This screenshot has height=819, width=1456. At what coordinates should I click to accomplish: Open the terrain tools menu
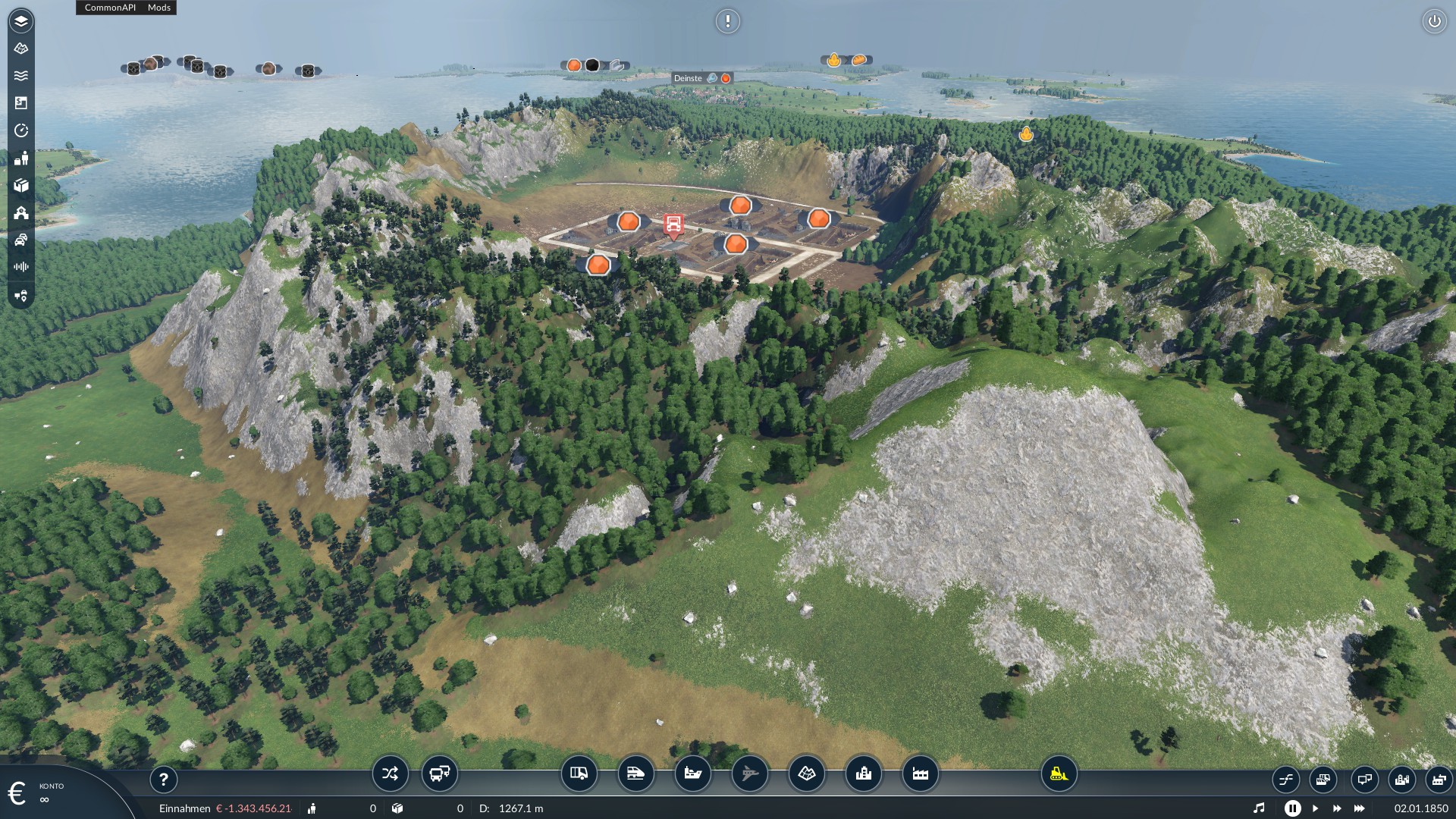(x=806, y=774)
